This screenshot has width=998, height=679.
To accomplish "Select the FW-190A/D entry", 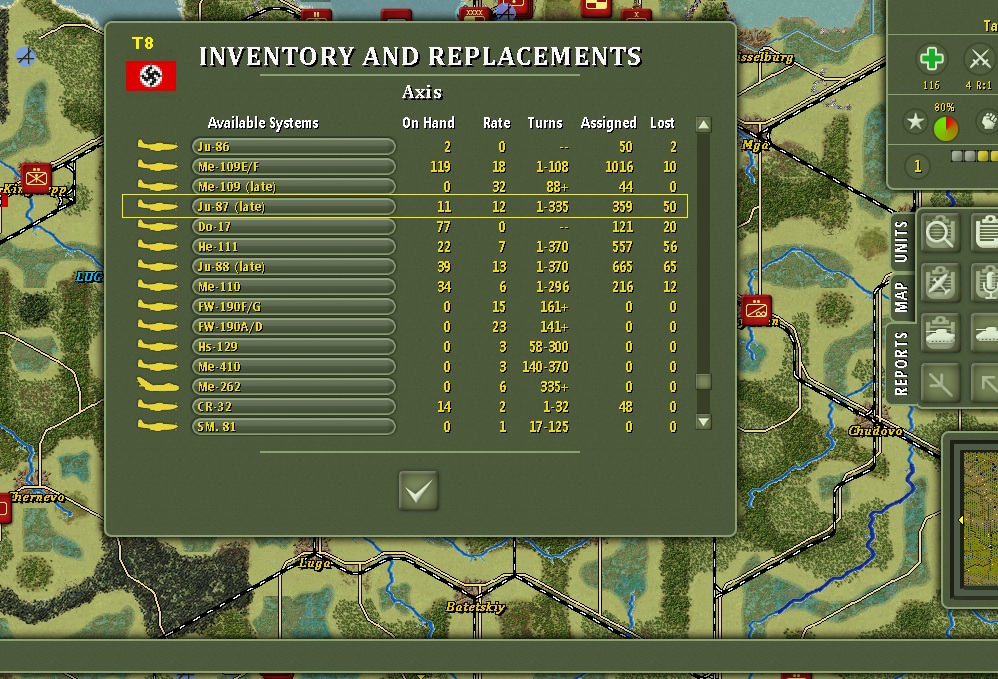I will 293,327.
